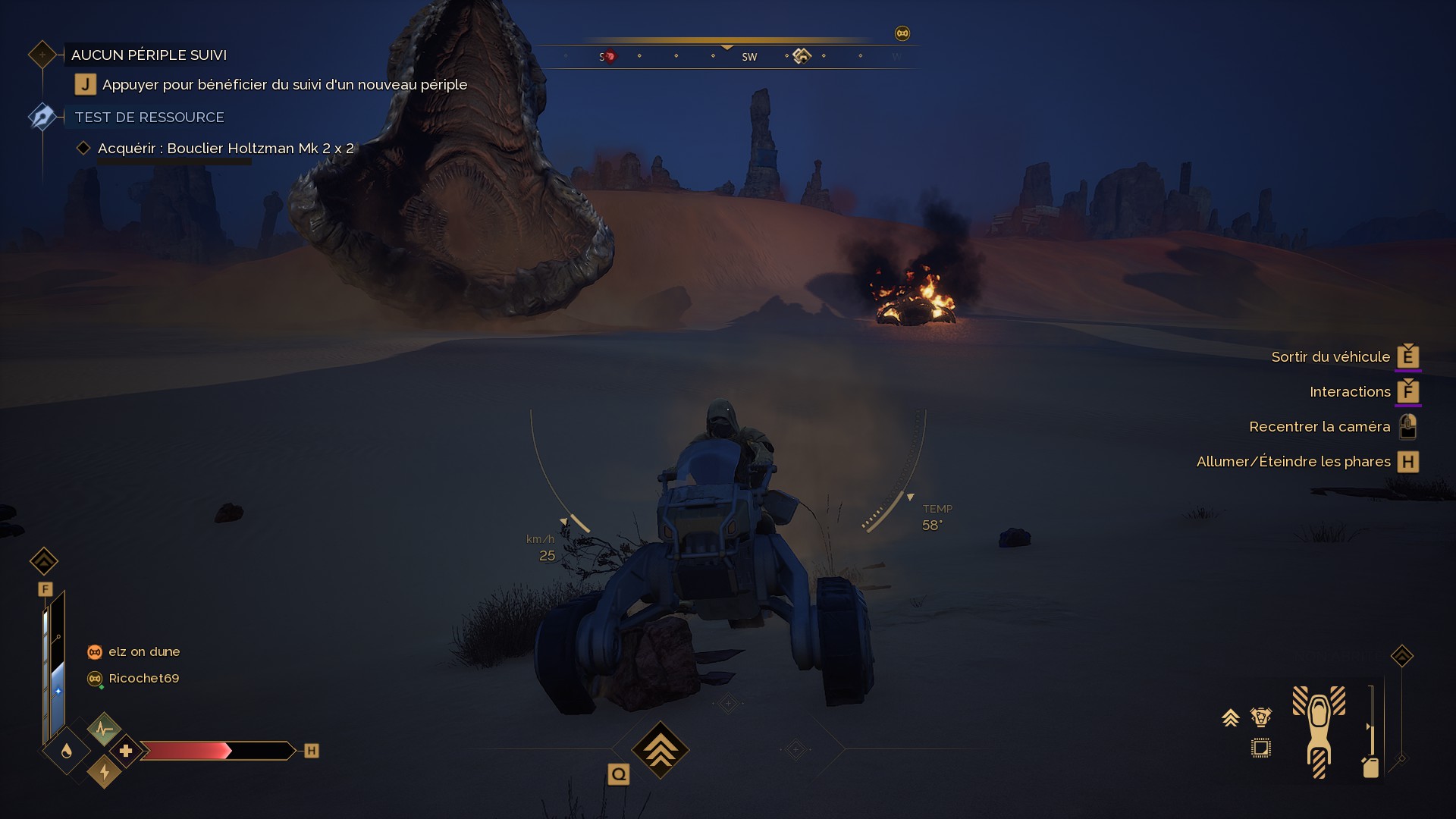Click the Bouclier Holtzman Mk 2 objective

point(225,149)
